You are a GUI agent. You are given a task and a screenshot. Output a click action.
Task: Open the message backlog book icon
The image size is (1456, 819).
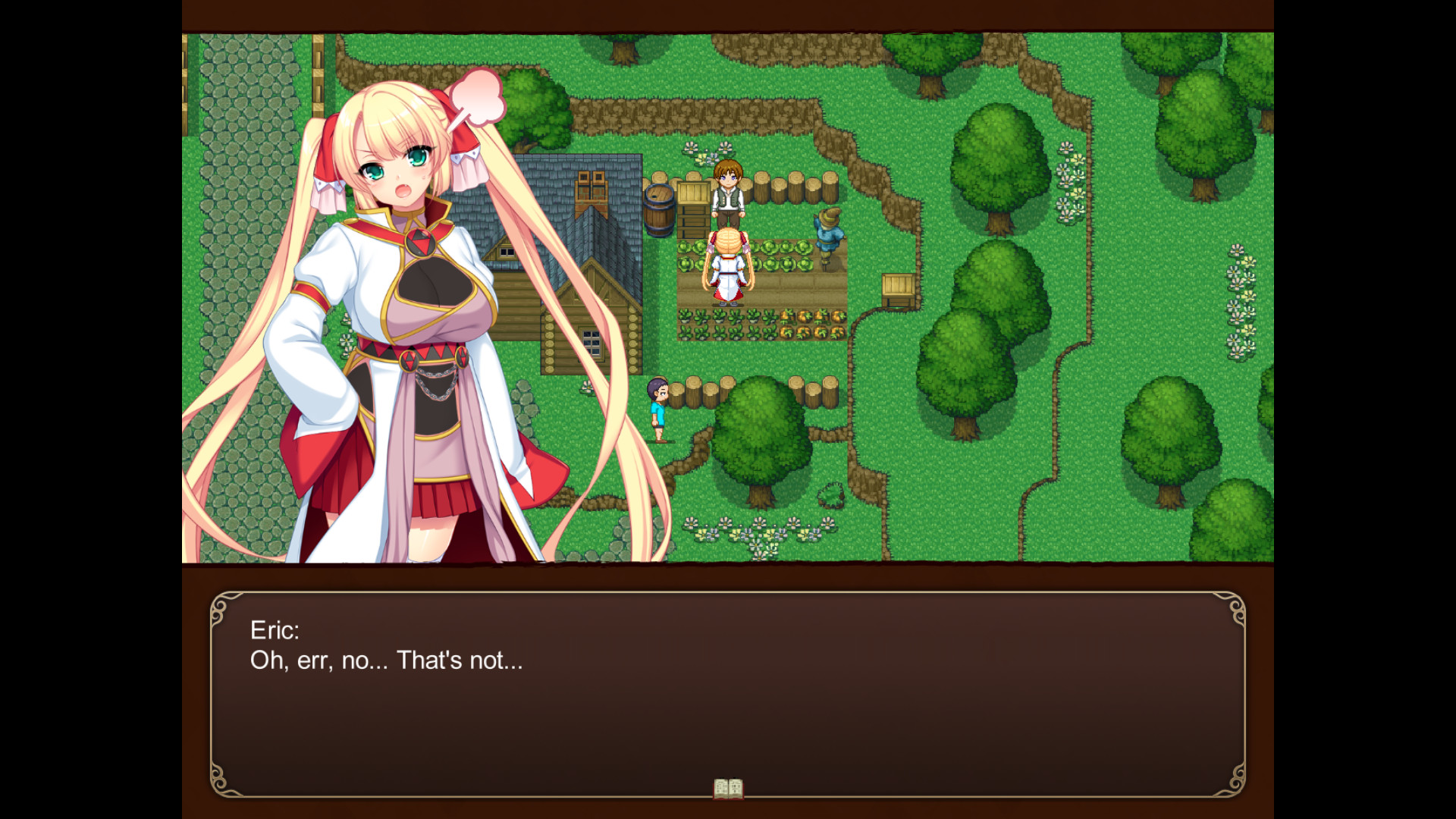tap(727, 789)
